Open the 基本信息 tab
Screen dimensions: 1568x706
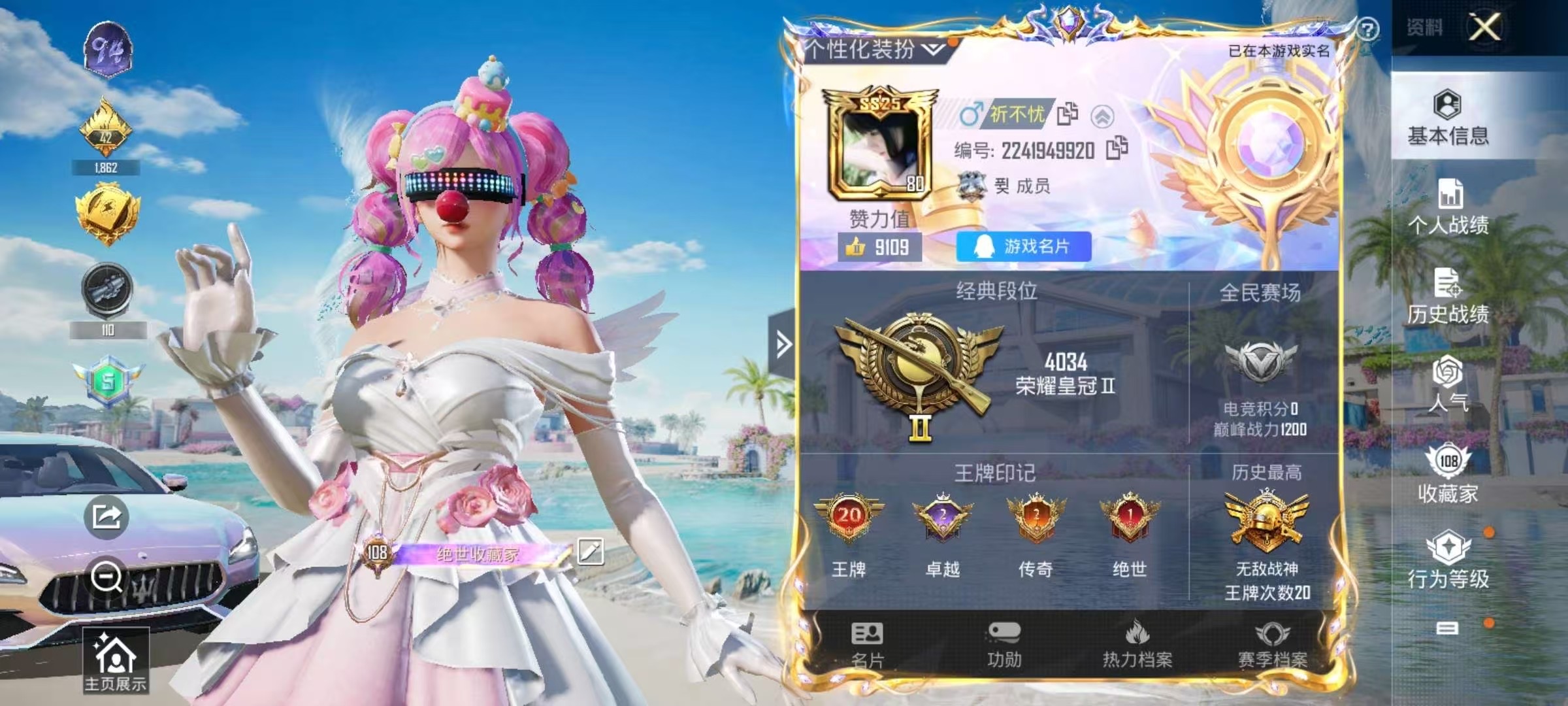(x=1448, y=118)
